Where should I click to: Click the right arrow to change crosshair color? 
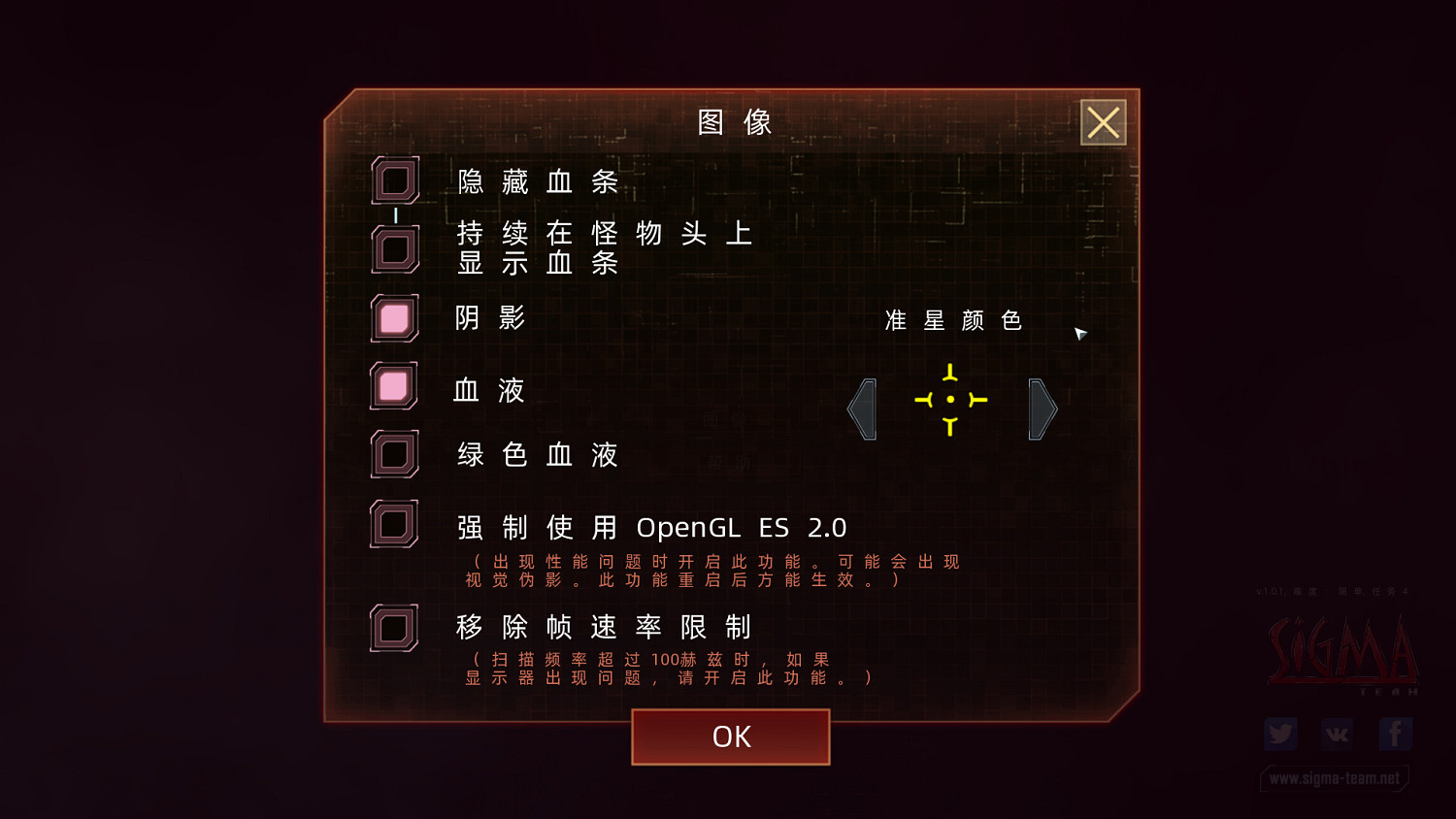click(1040, 409)
